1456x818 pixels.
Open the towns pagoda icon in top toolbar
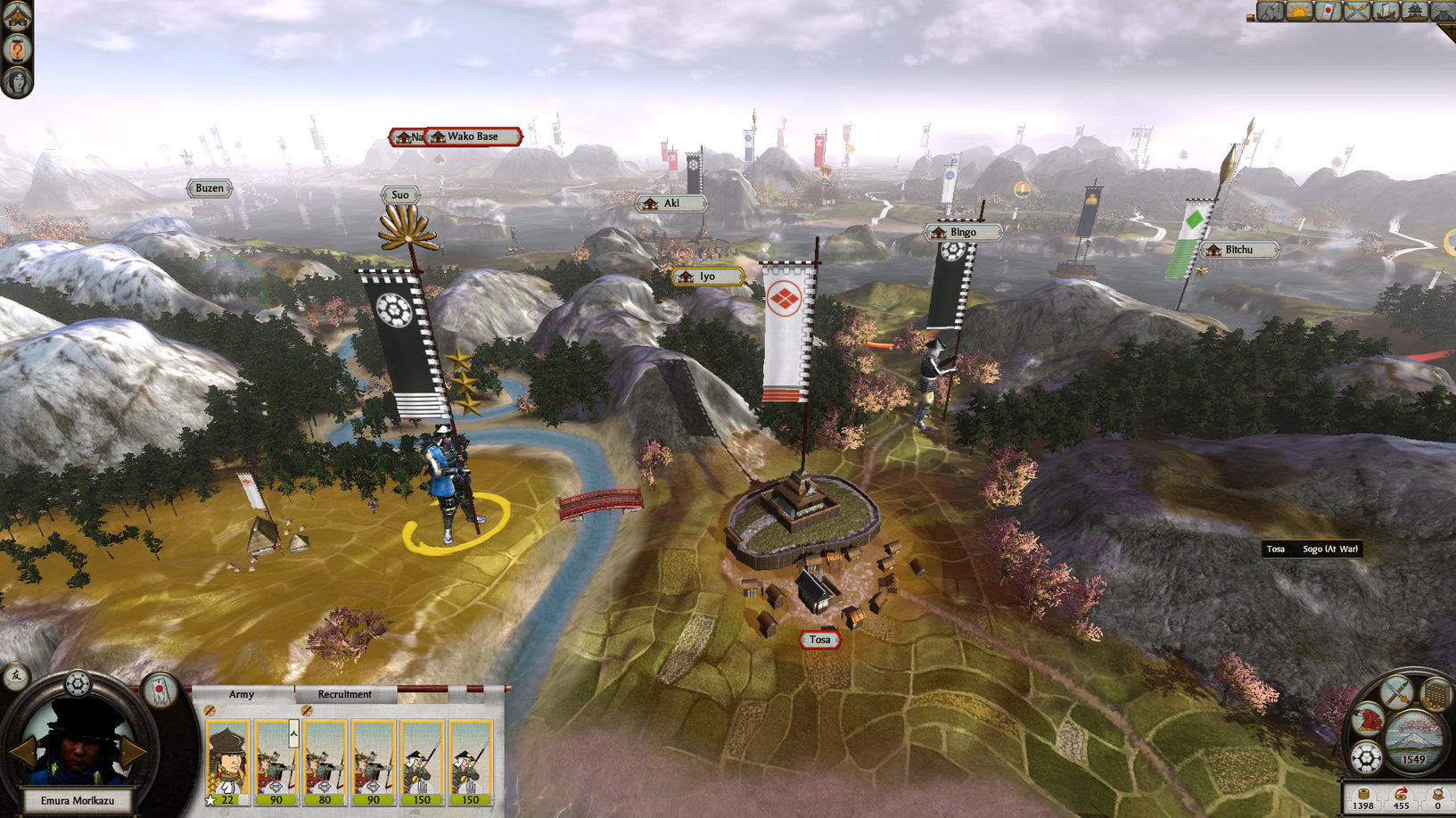(x=1416, y=11)
